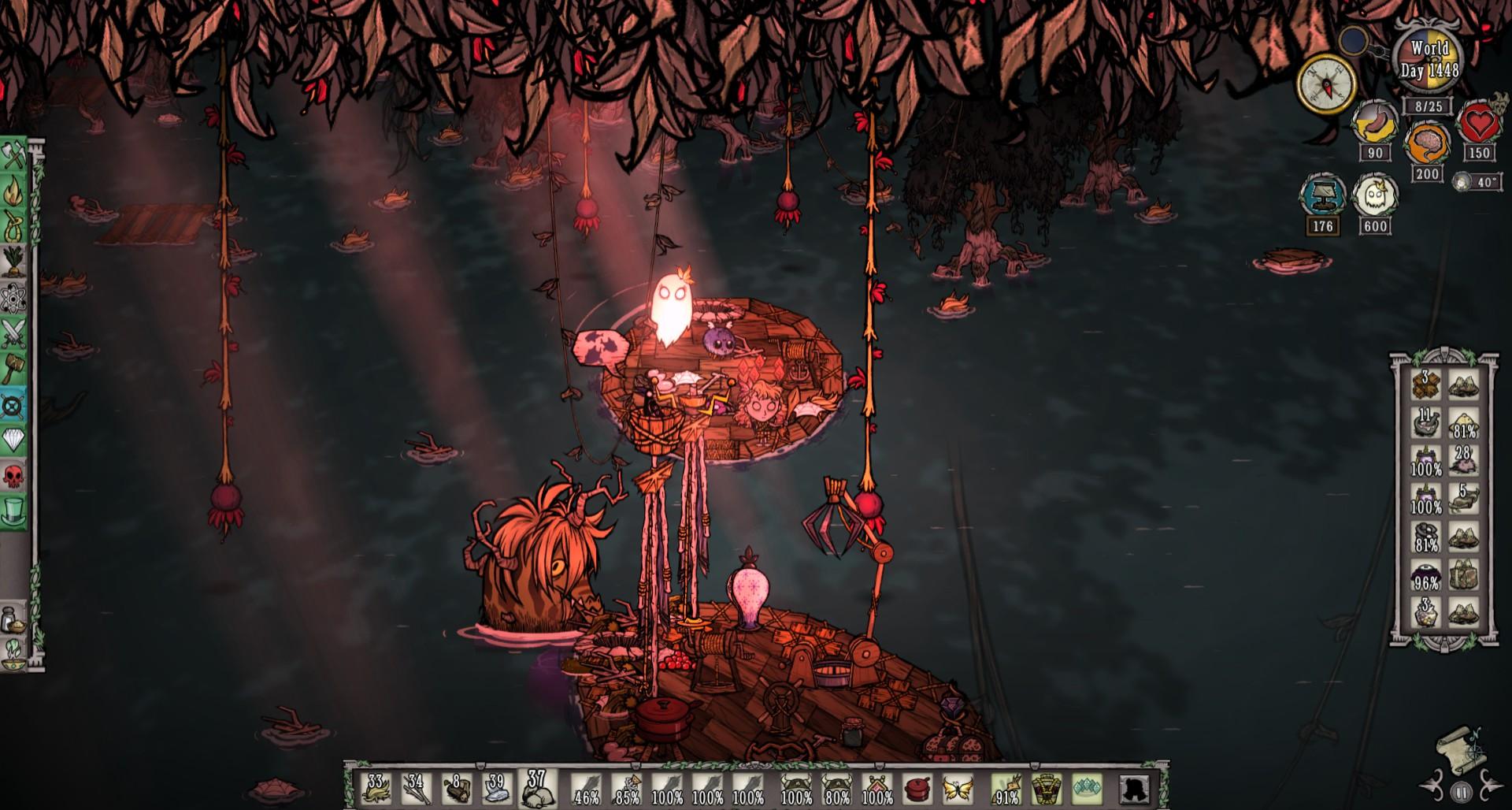Choose the crossed swords Fight tab
This screenshot has height=810, width=1512.
(x=14, y=334)
